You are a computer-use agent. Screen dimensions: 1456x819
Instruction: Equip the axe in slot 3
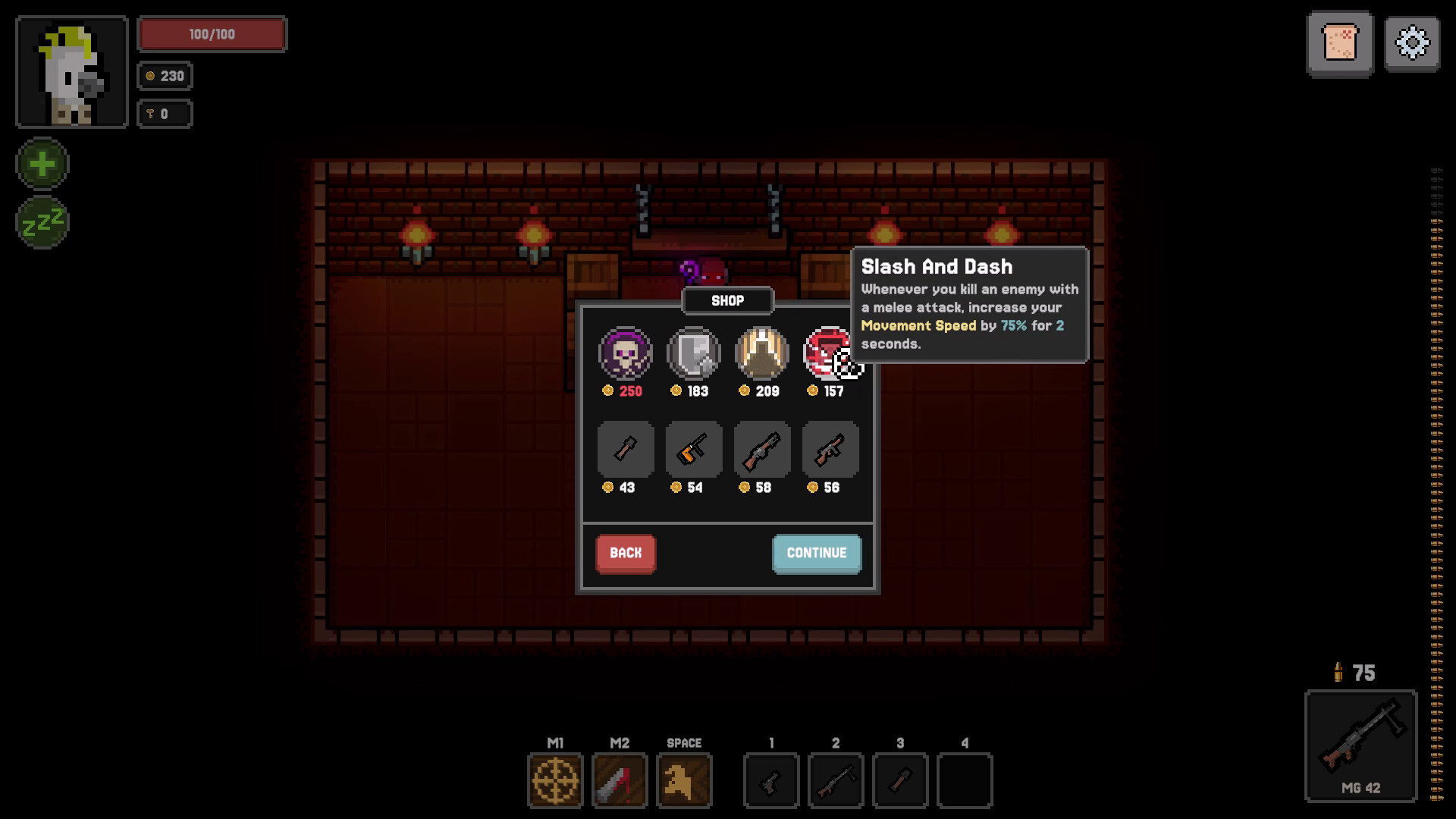[x=901, y=780]
